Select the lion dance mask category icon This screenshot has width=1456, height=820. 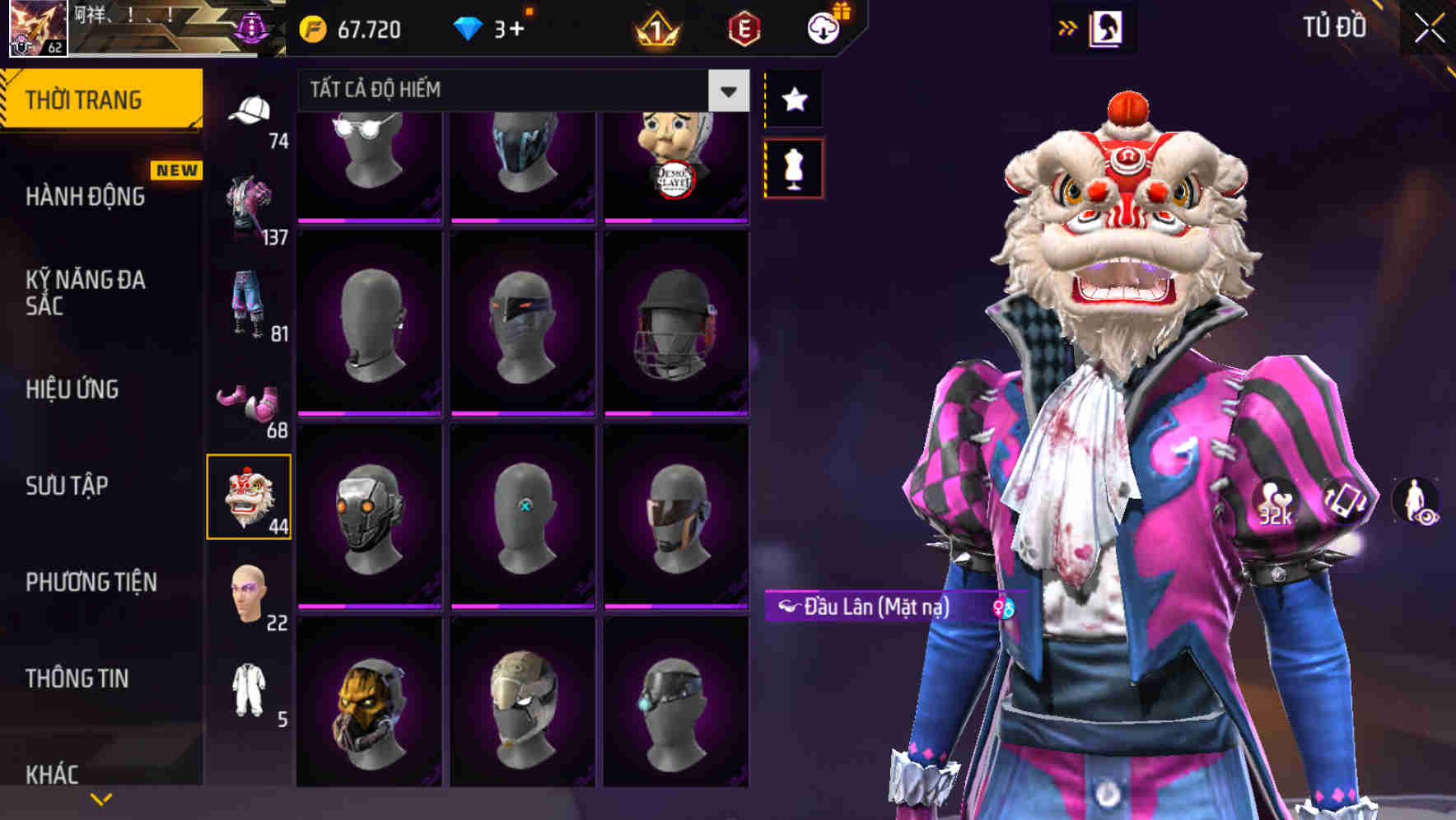(x=250, y=496)
